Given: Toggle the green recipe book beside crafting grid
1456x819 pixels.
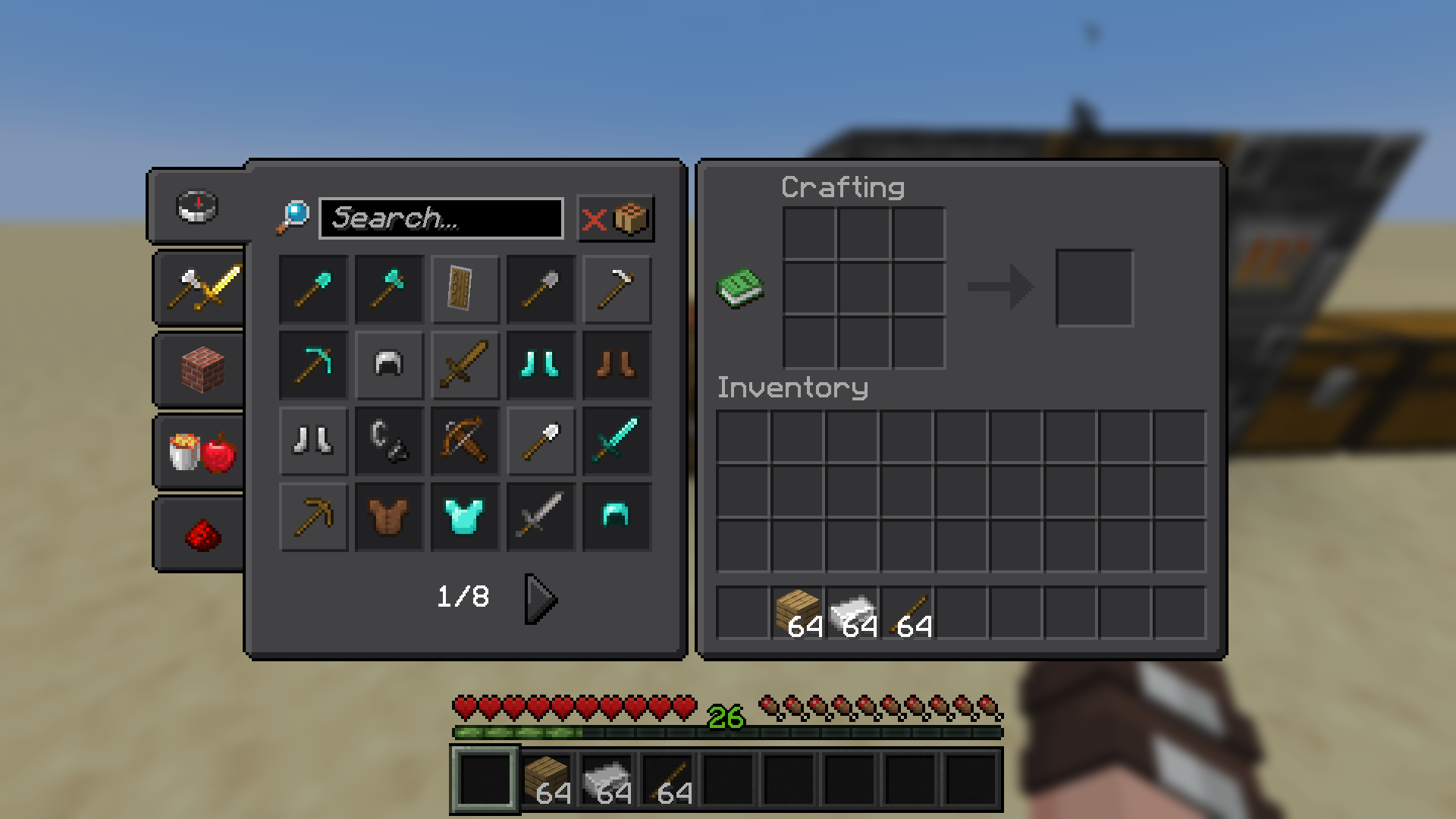Looking at the screenshot, I should click(741, 288).
